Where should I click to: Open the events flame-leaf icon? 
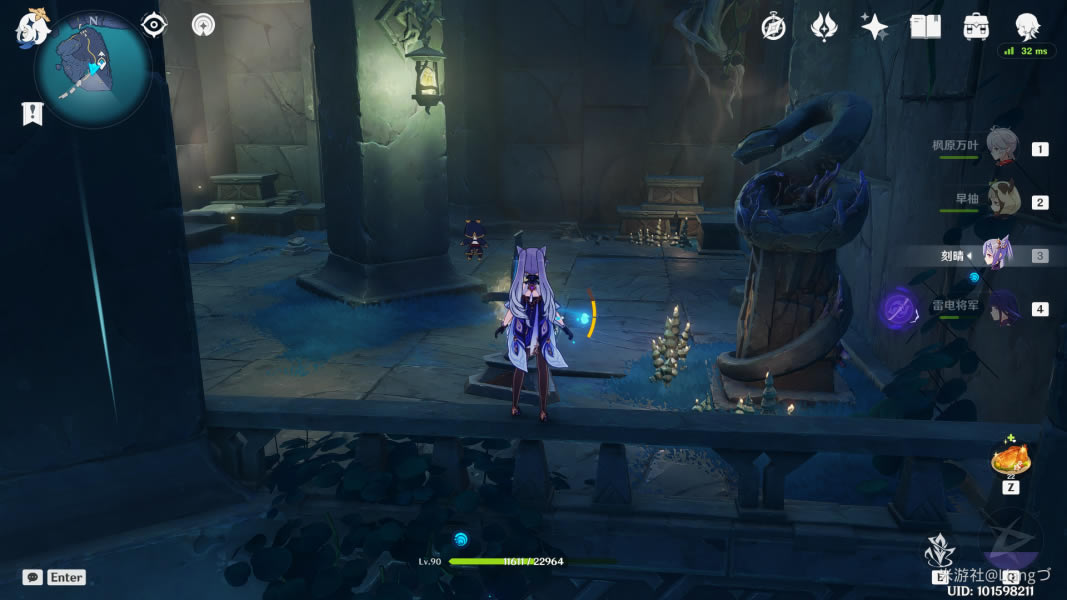click(x=823, y=27)
